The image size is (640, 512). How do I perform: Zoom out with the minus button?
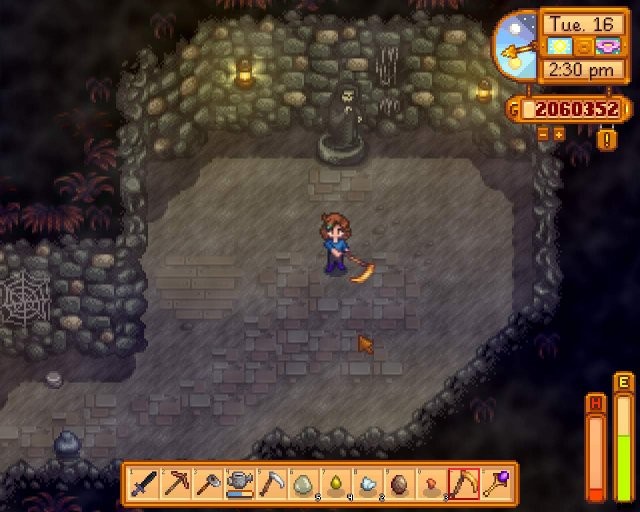point(544,133)
